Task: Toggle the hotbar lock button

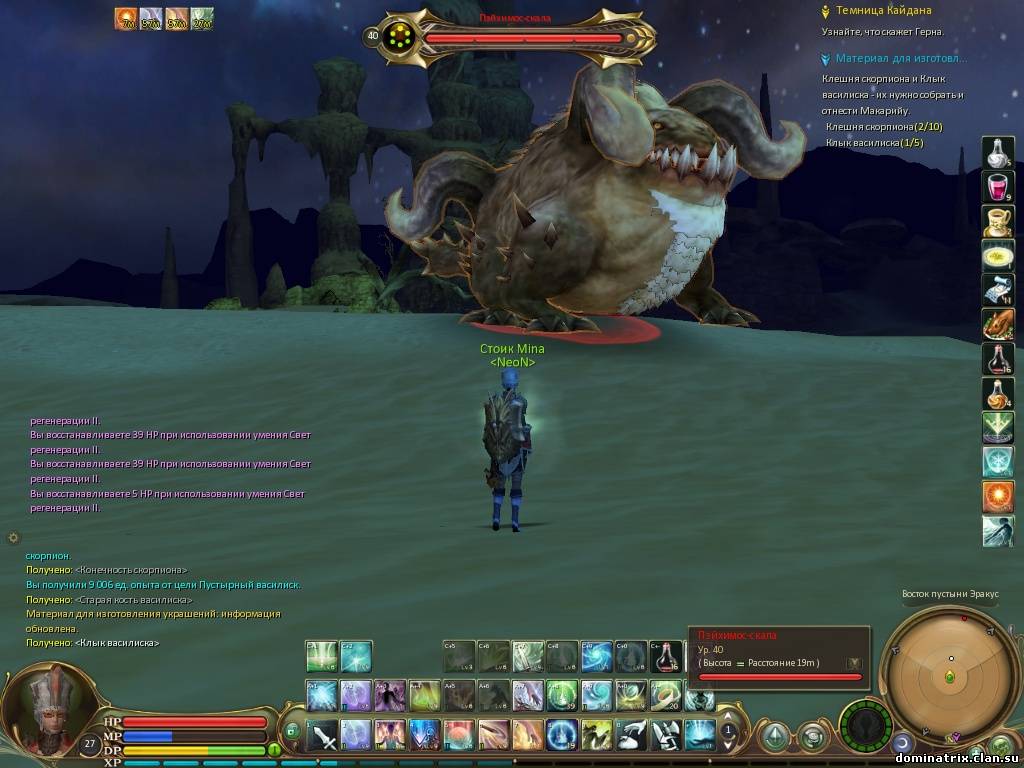Action: point(291,731)
